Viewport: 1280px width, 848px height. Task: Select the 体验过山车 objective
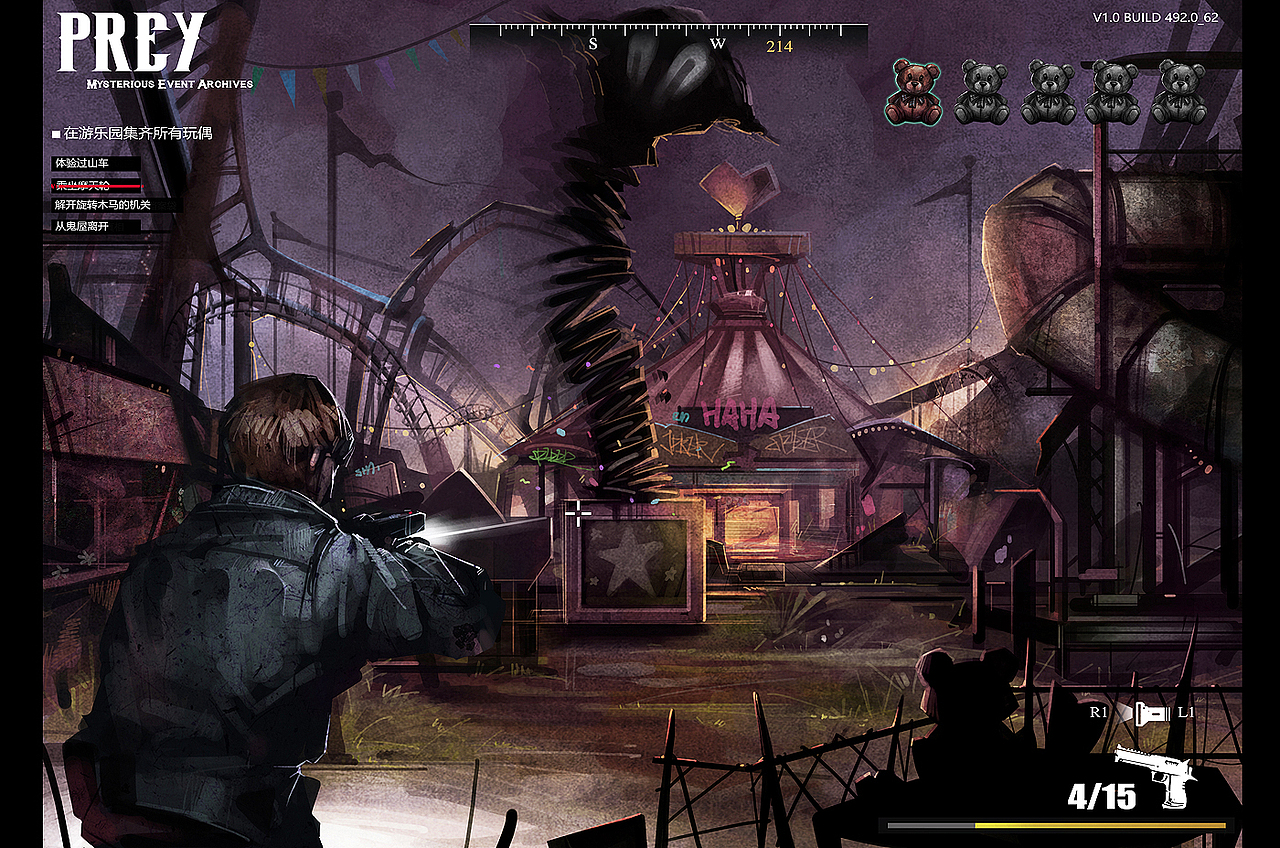pos(82,163)
